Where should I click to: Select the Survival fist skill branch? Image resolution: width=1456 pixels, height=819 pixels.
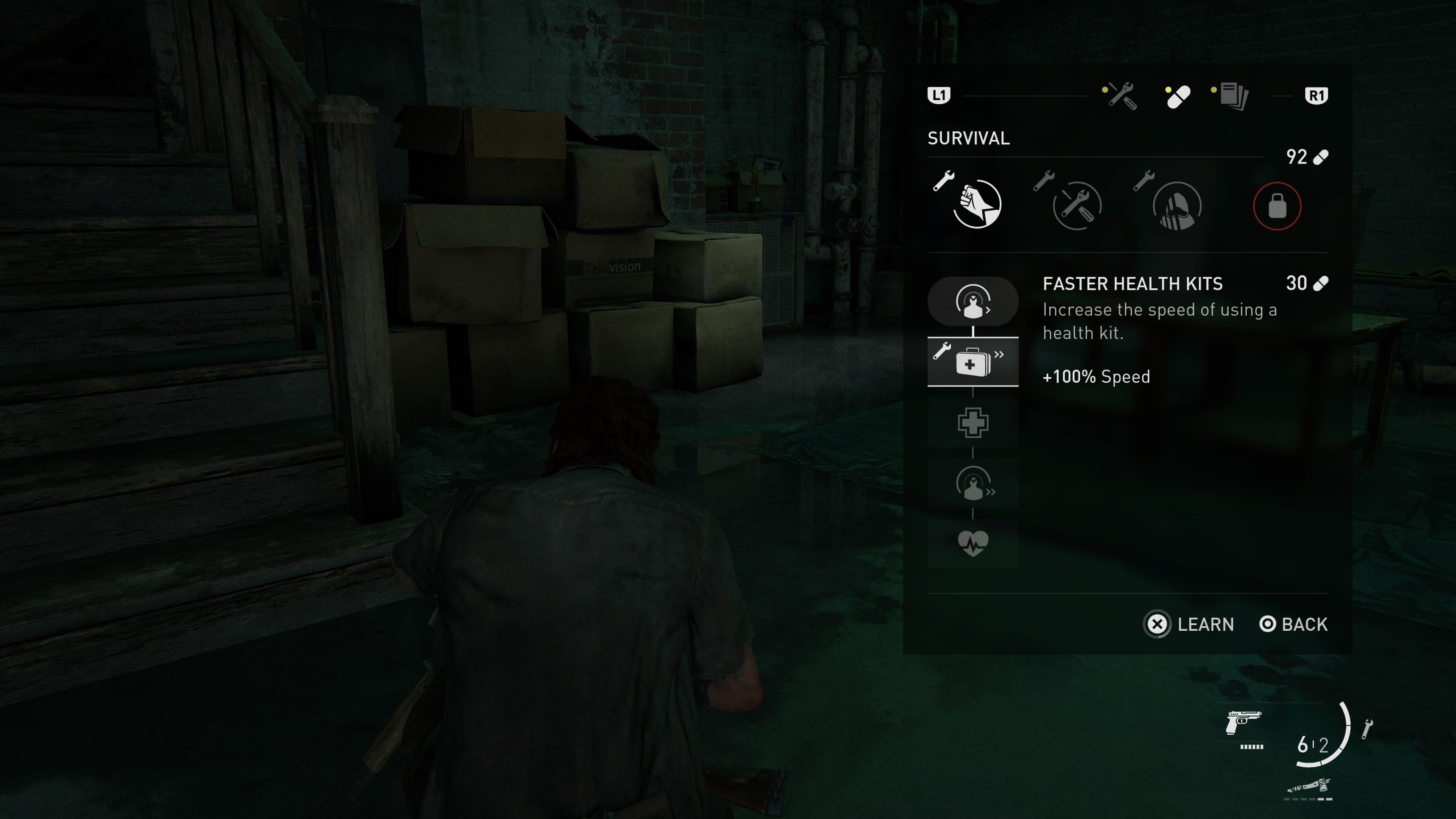(977, 205)
